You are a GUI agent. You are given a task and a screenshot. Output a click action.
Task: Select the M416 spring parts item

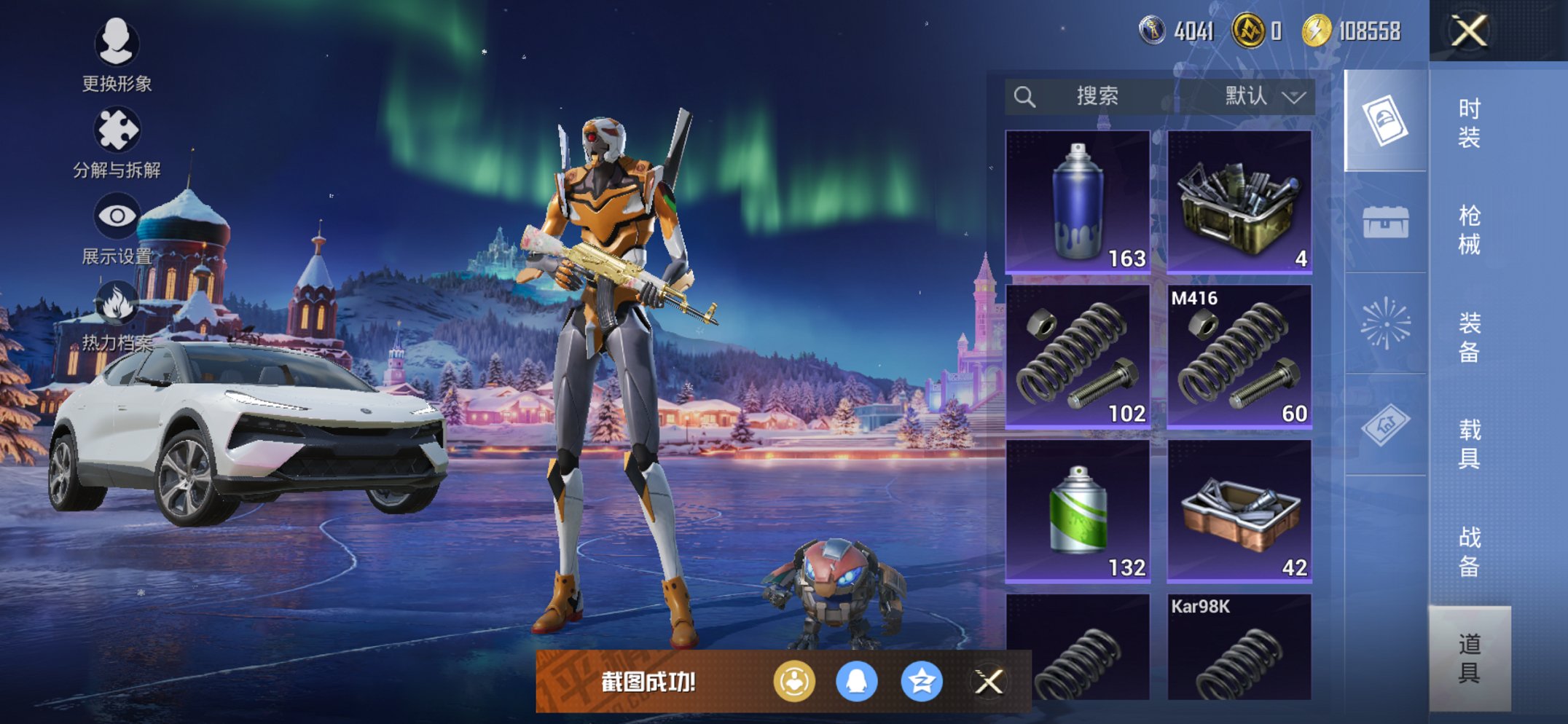1239,356
